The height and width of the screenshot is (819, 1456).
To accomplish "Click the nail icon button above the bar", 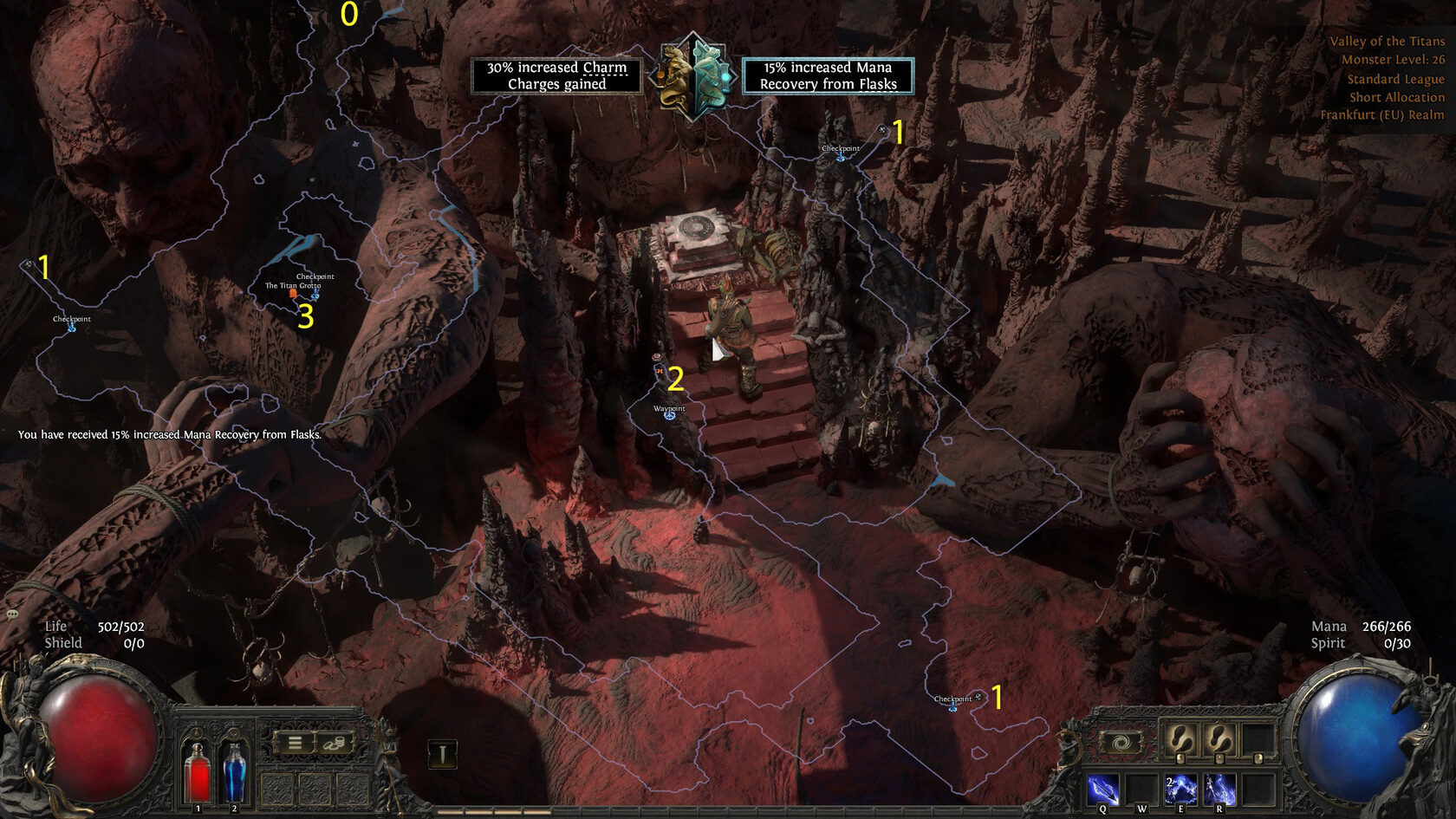I will [442, 754].
